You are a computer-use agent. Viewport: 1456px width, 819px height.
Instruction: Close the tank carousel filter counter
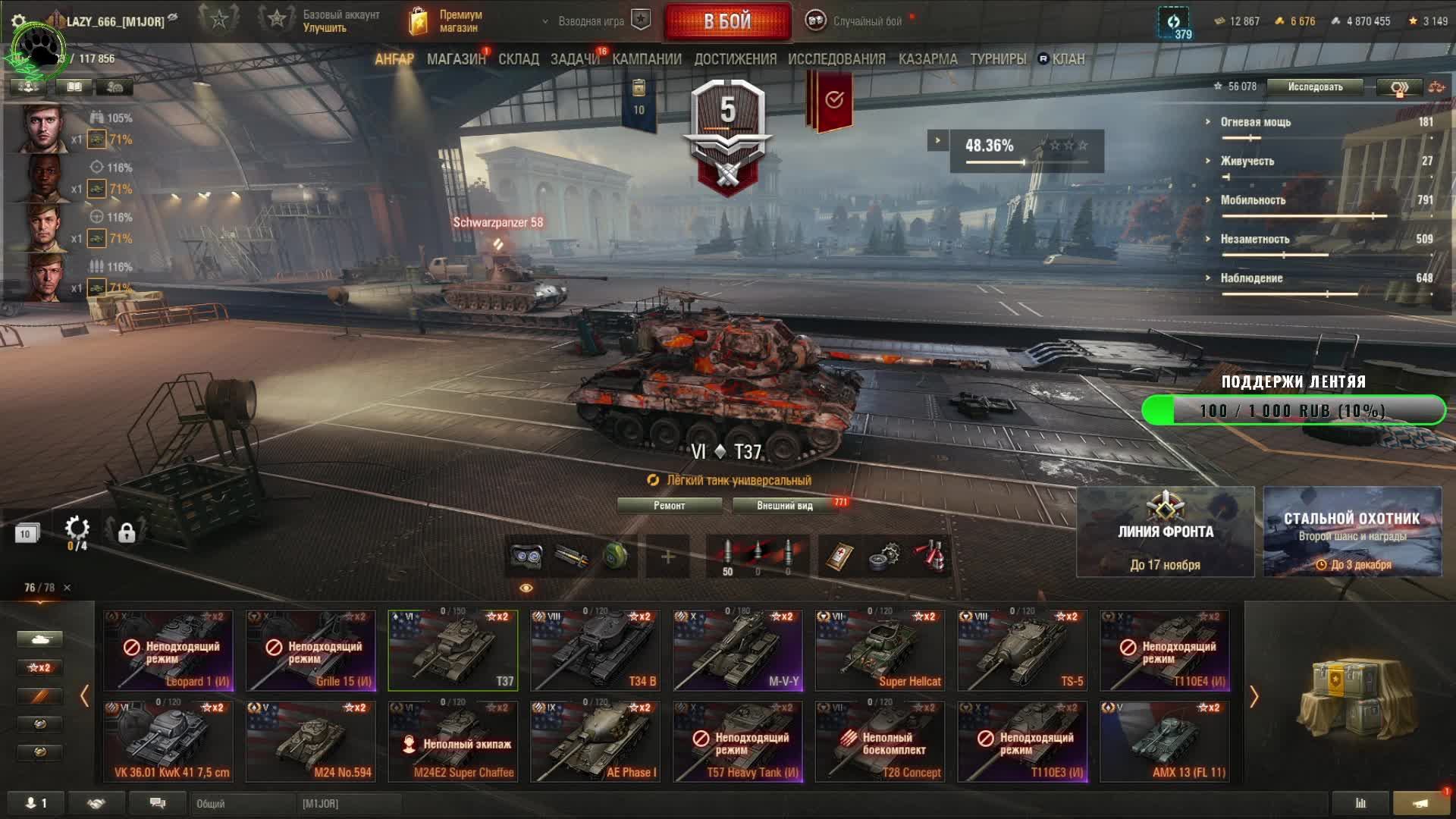point(67,588)
